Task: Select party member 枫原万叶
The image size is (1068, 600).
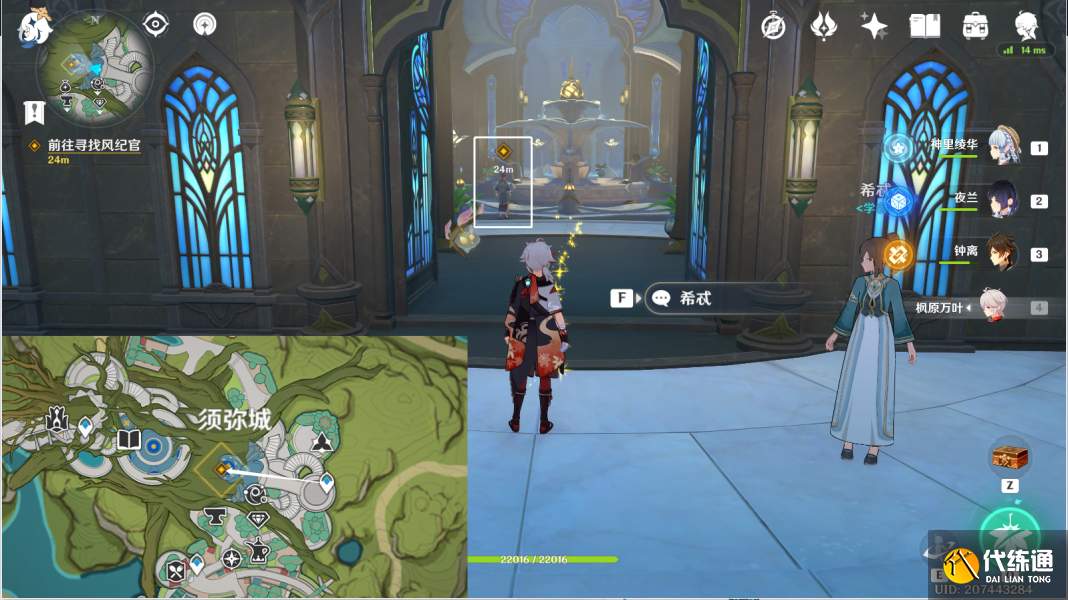Action: pyautogui.click(x=990, y=307)
